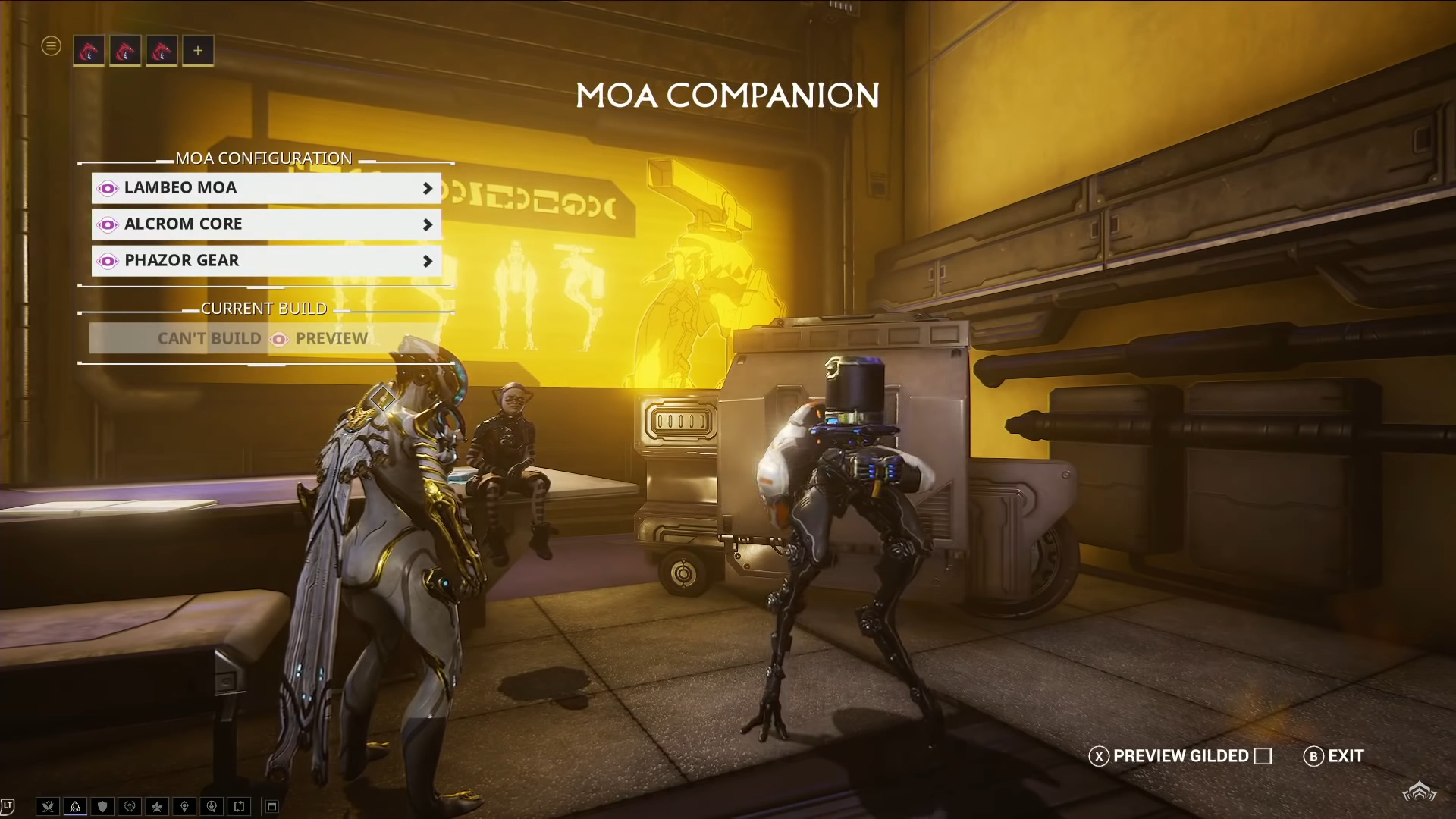This screenshot has width=1456, height=819.
Task: Choose the Phazor Gear entry
Action: point(265,261)
